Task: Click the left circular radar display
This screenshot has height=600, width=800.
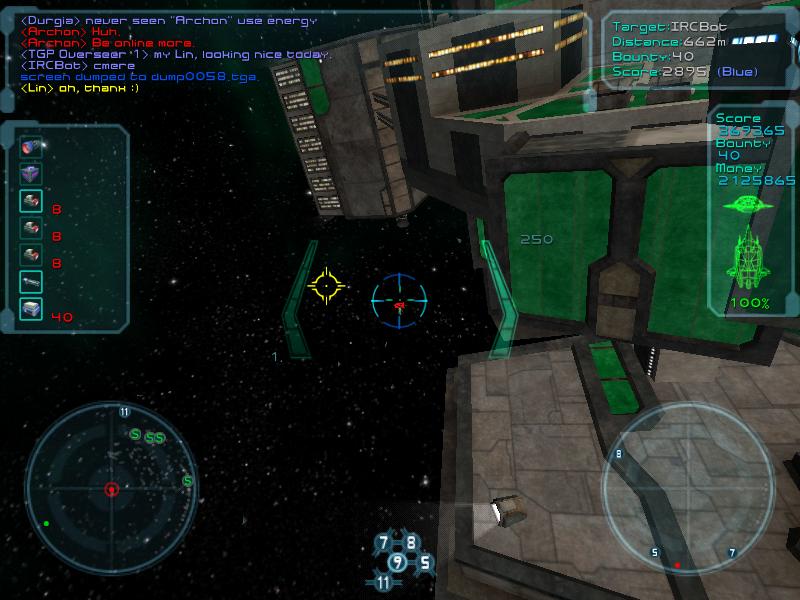Action: (111, 488)
